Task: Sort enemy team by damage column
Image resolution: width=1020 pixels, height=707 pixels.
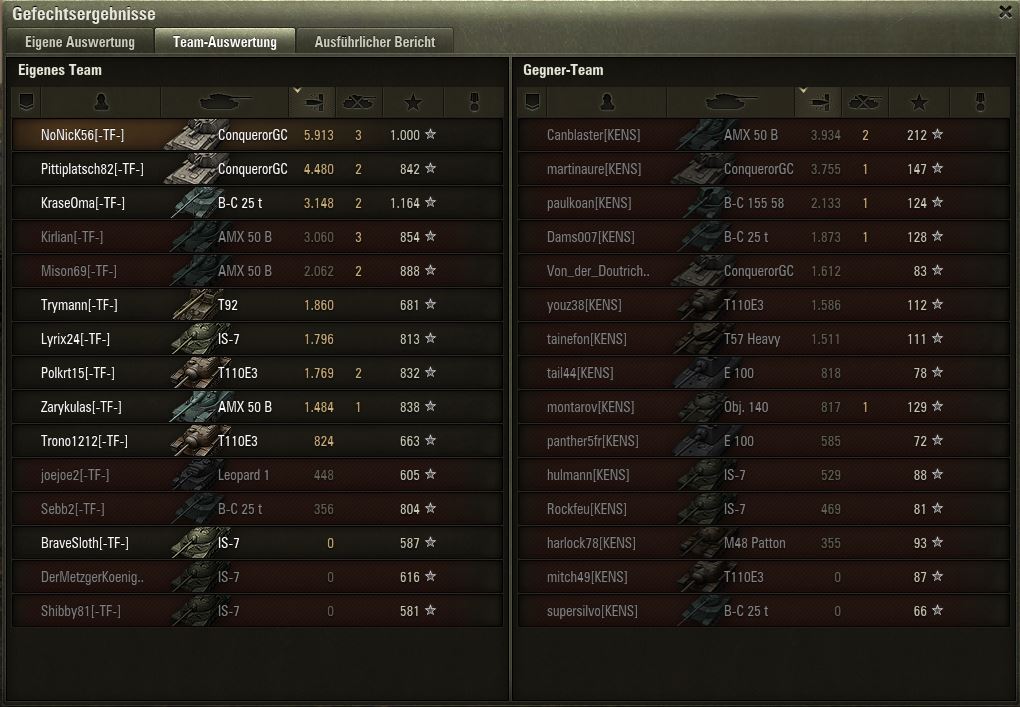Action: pos(820,102)
